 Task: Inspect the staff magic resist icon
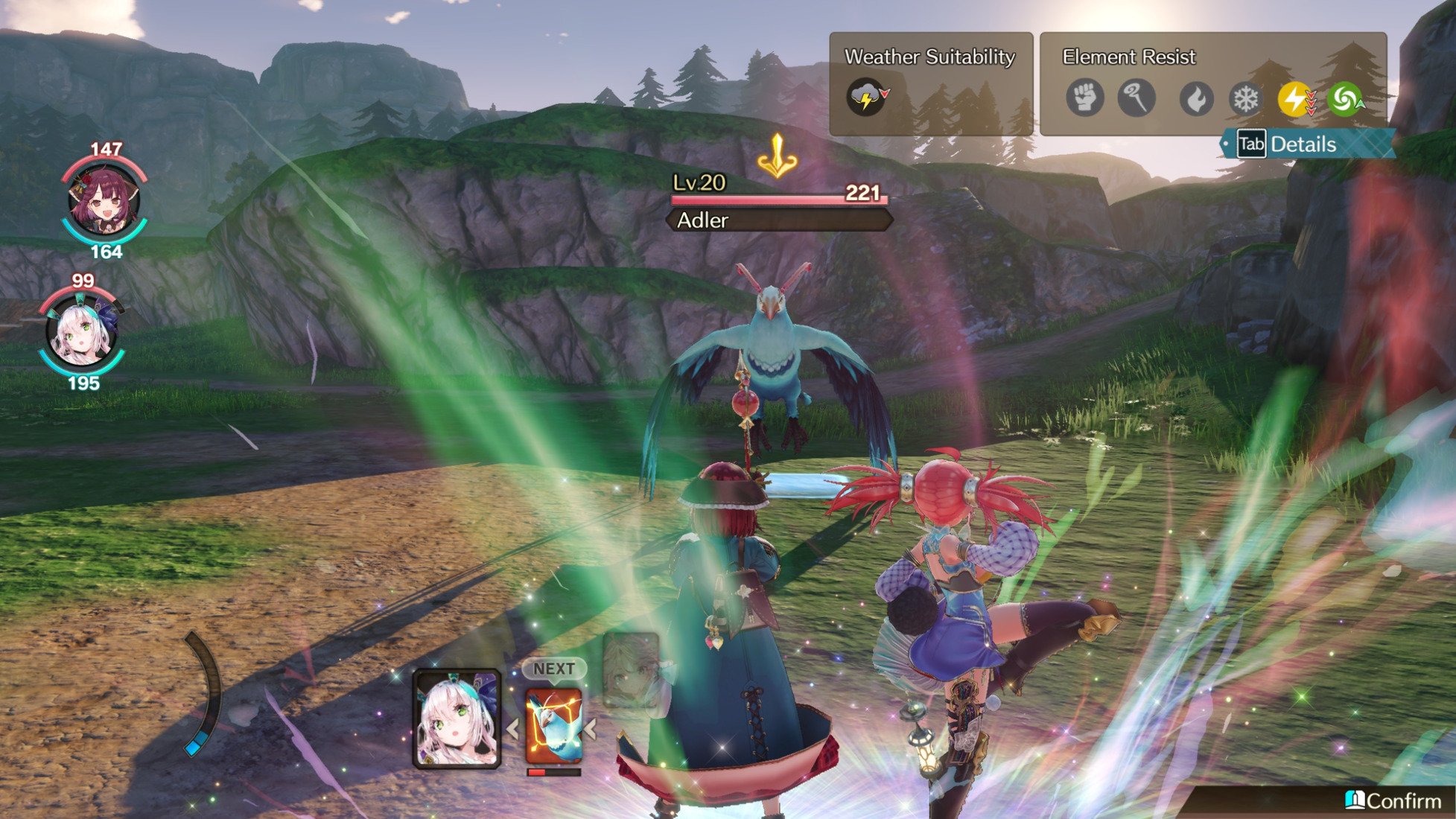tap(1136, 98)
